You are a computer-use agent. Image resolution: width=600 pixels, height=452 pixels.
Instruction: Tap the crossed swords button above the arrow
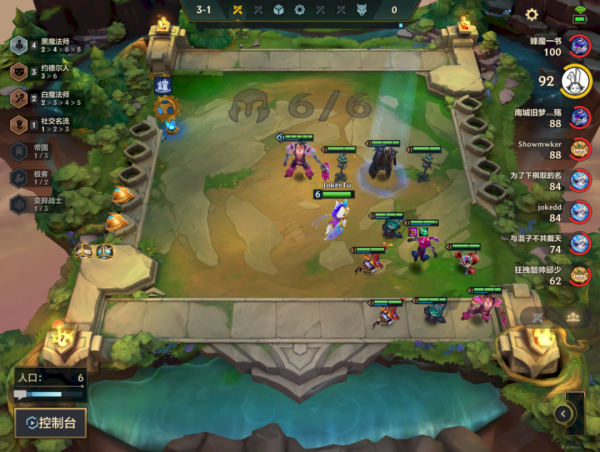(x=538, y=318)
